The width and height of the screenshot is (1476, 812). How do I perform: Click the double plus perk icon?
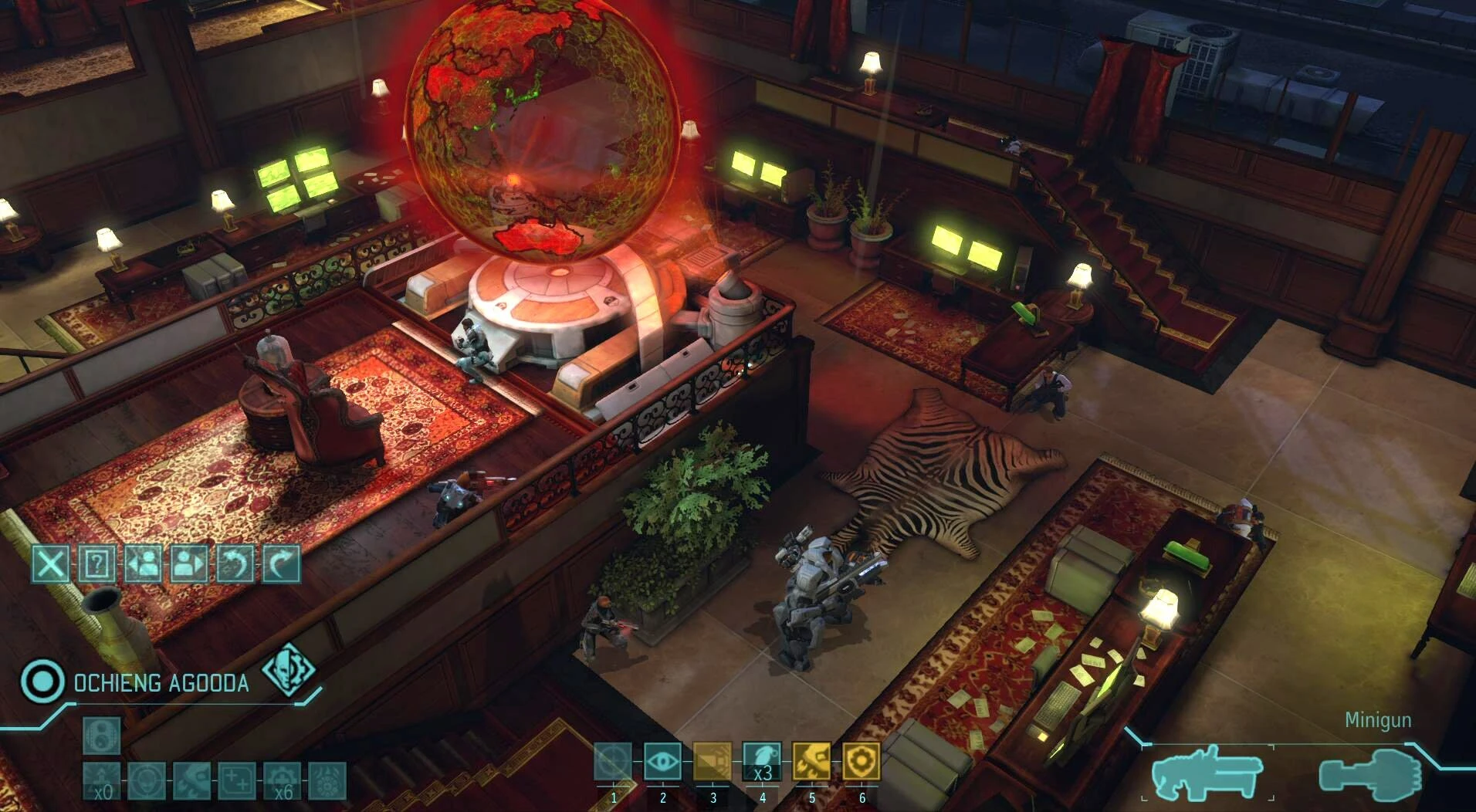coord(237,781)
